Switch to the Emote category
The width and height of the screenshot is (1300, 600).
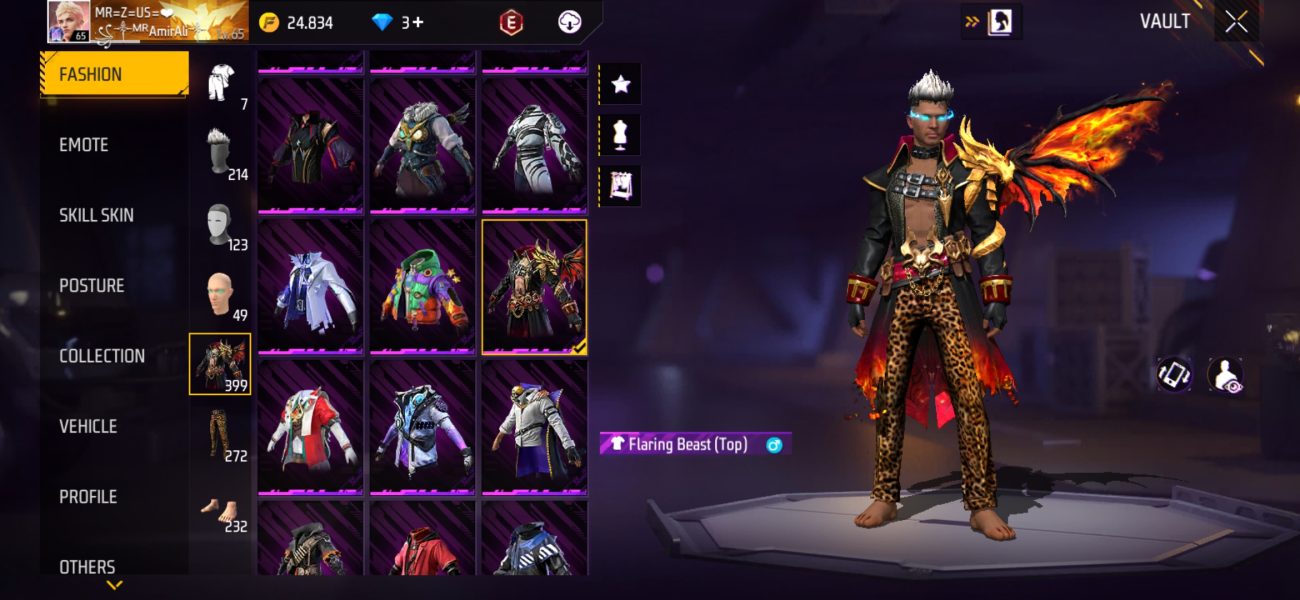[84, 145]
